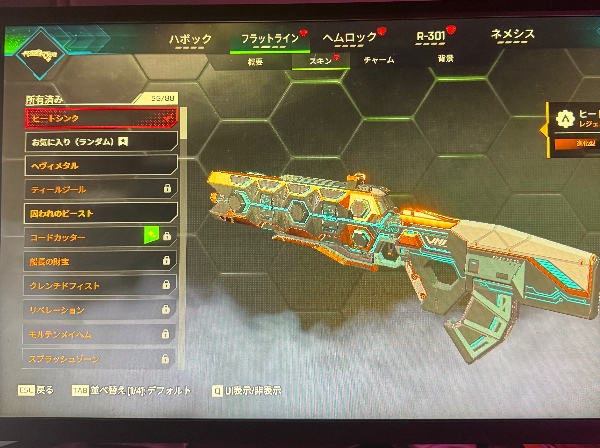The image size is (600, 448).
Task: Select the スプラッシュゾーン skin row
Action: tap(101, 356)
